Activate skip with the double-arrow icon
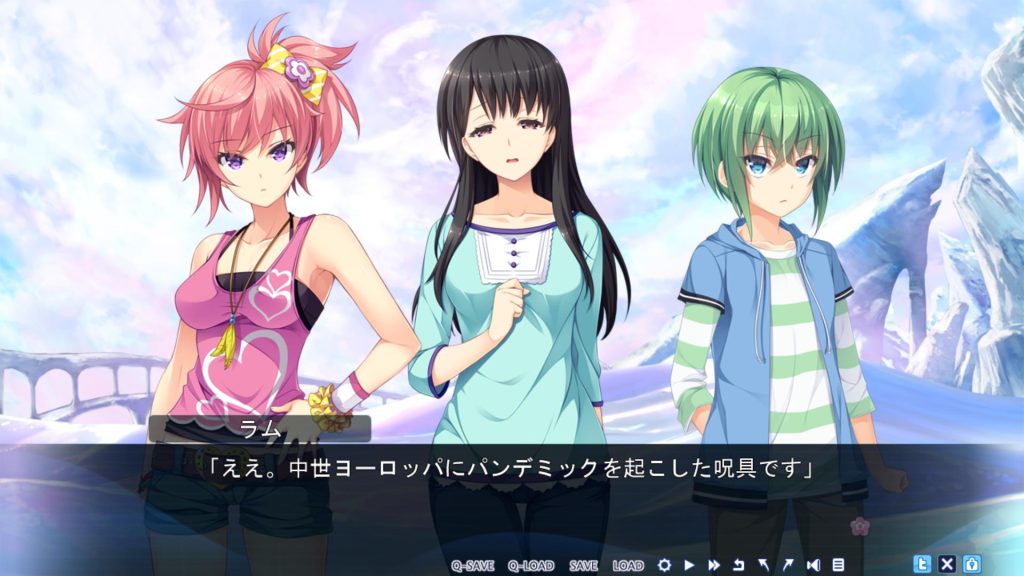 tap(714, 565)
